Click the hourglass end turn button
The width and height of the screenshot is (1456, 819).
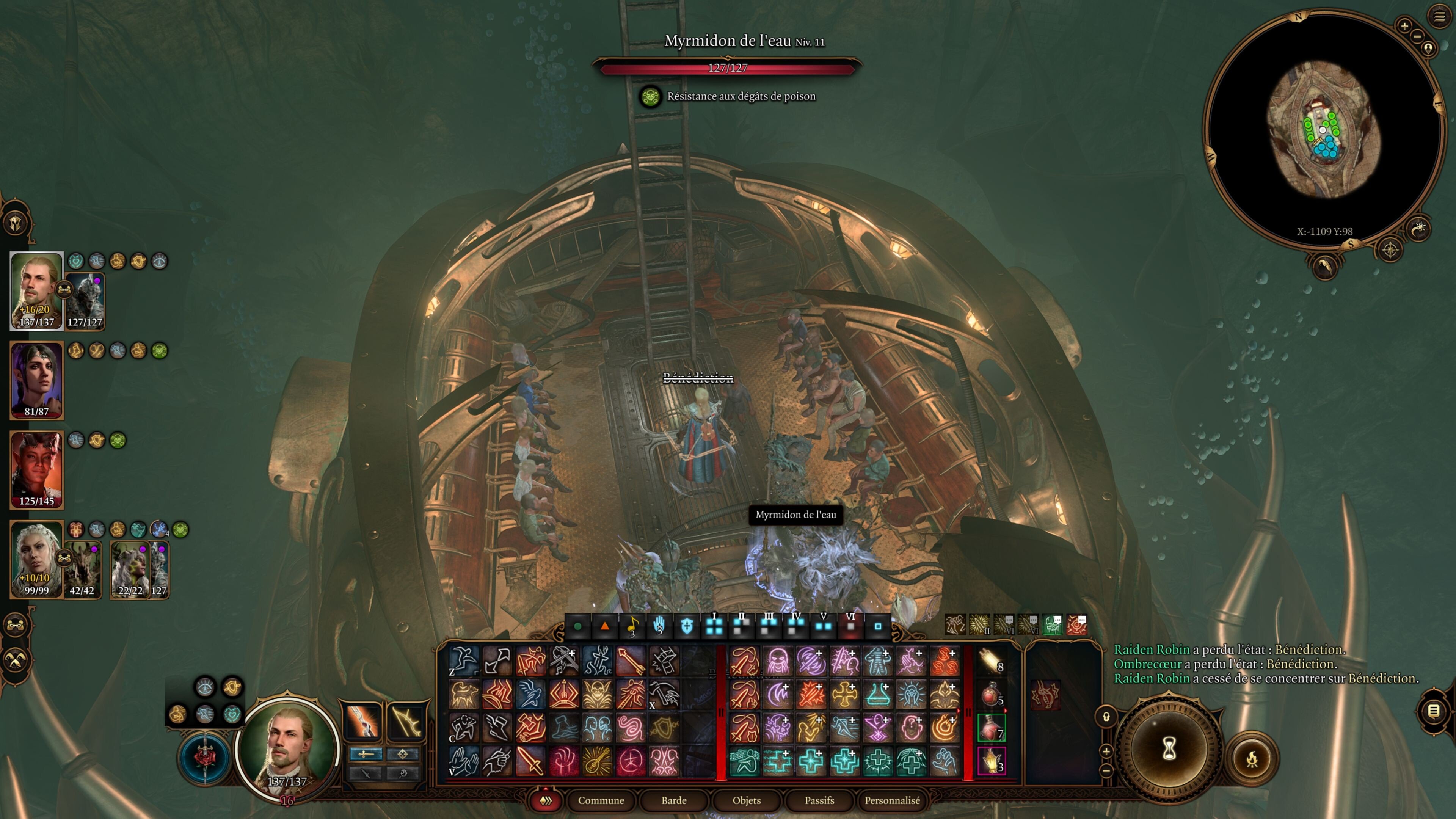click(x=1169, y=749)
